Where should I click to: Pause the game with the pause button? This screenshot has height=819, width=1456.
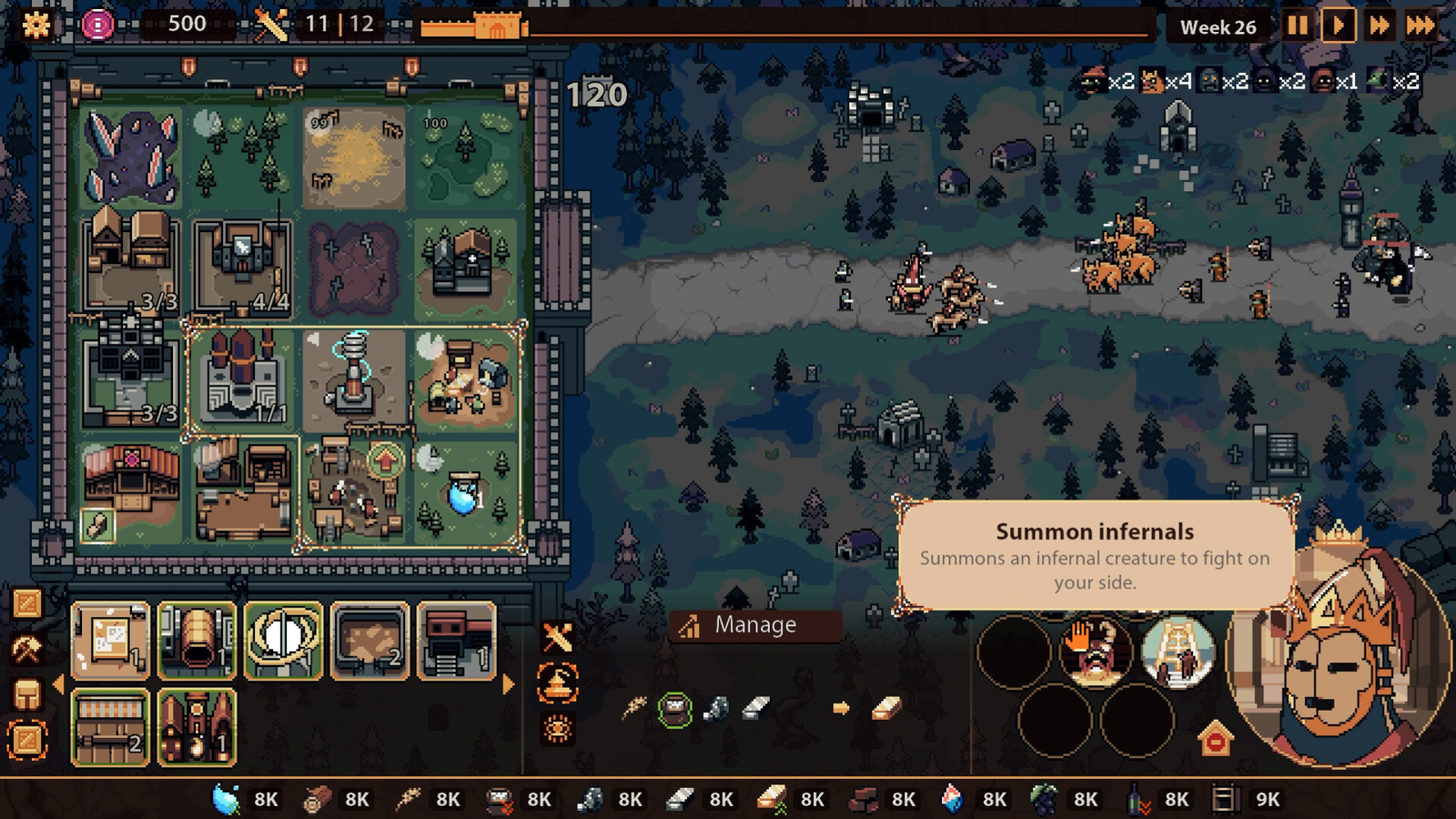pos(1299,26)
